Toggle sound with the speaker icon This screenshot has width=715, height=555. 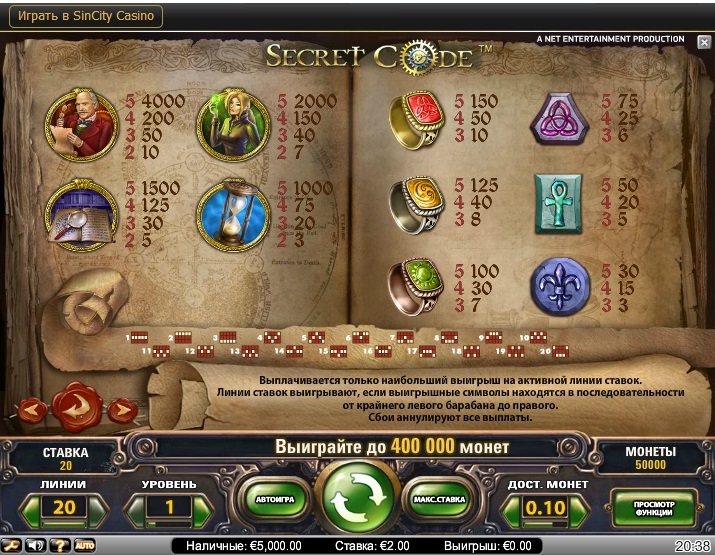tap(37, 546)
